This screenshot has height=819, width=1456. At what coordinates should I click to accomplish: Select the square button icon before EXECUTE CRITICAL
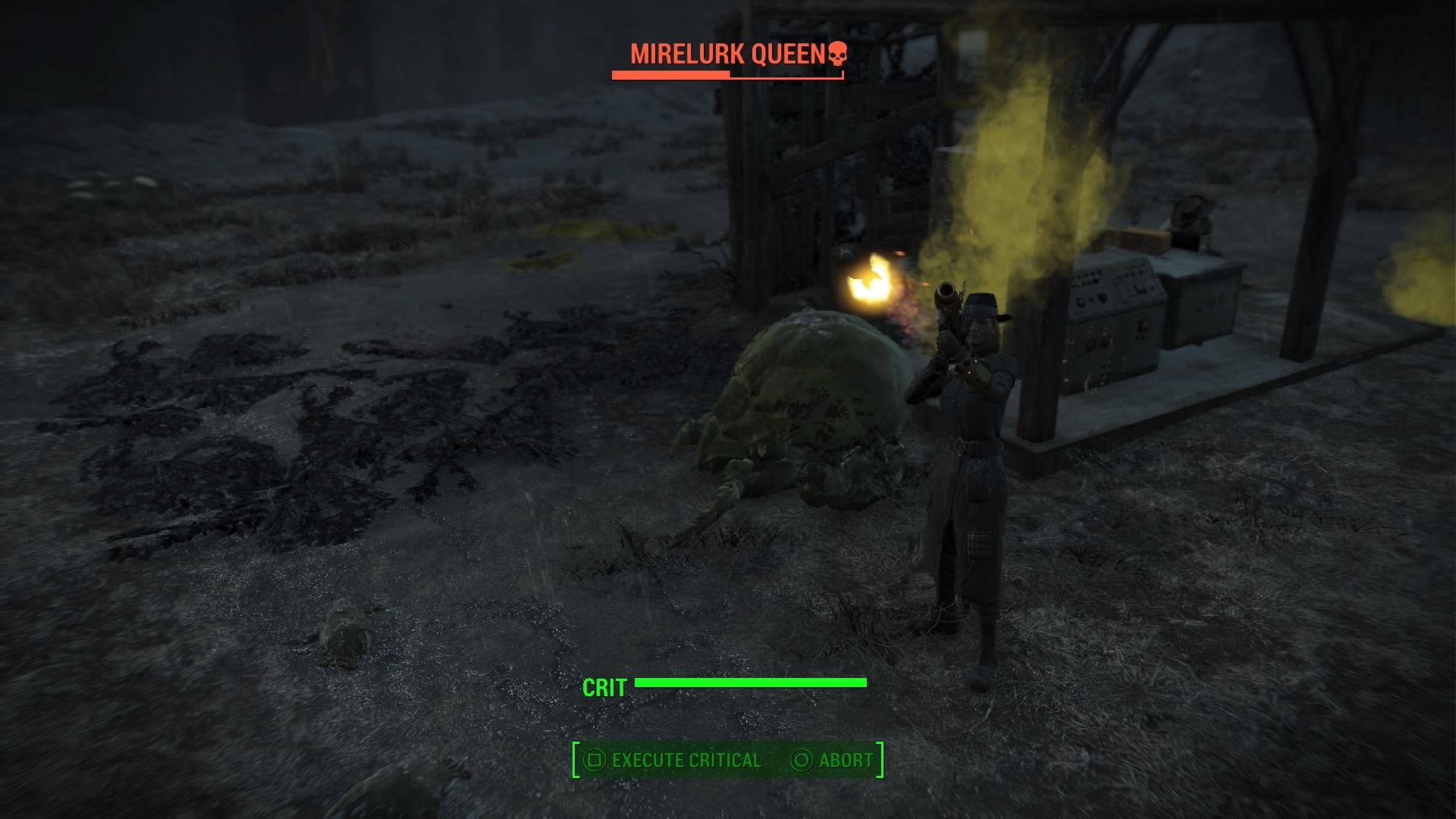(x=595, y=759)
